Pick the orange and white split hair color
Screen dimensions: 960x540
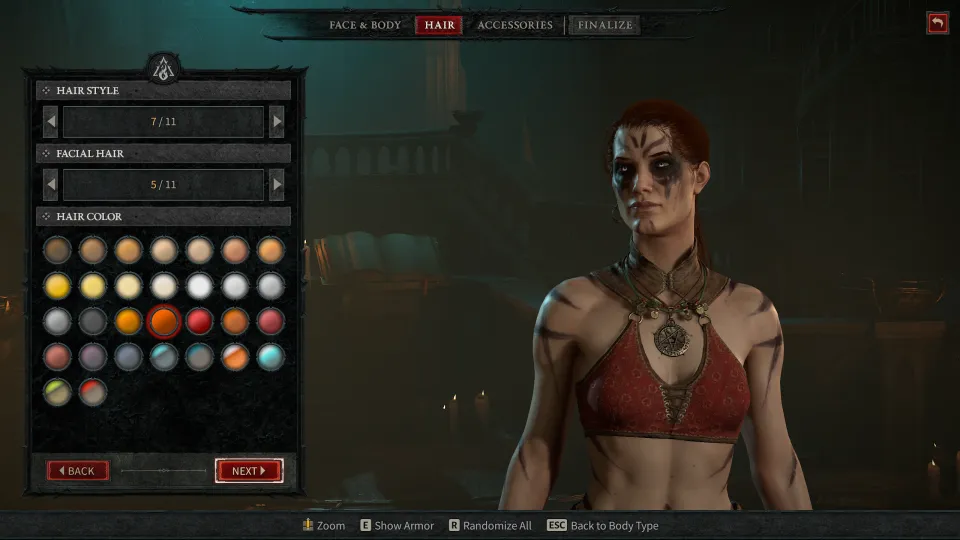[x=235, y=357]
